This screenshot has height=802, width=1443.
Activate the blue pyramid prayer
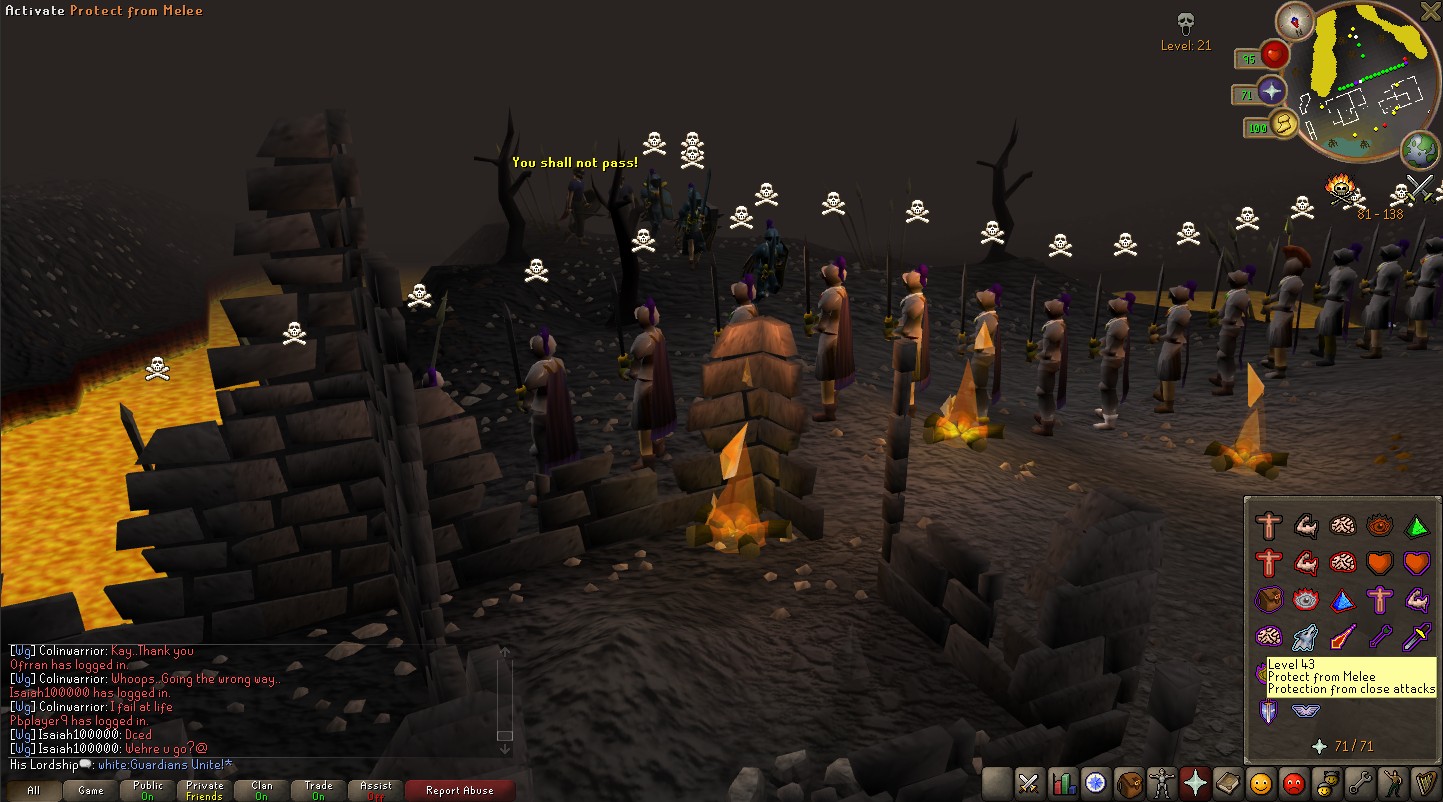click(x=1343, y=600)
